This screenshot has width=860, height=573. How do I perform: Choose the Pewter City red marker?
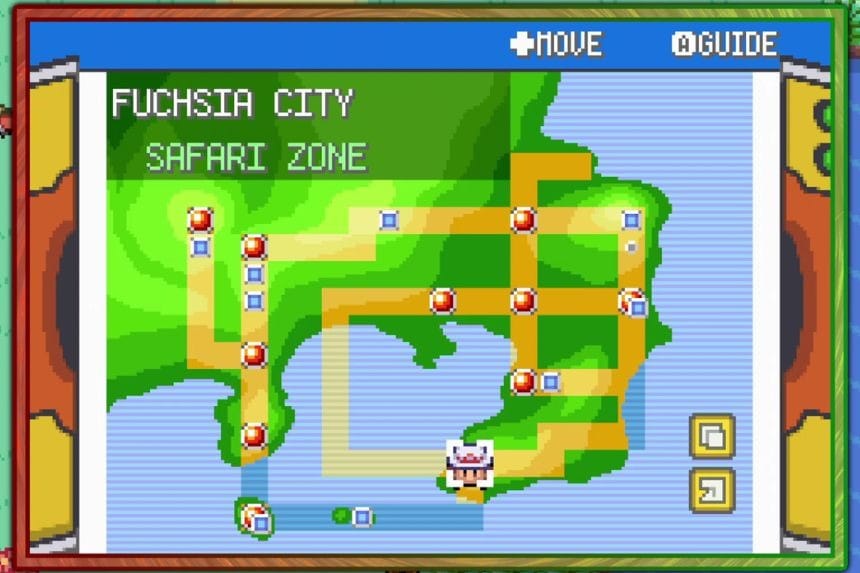click(254, 247)
